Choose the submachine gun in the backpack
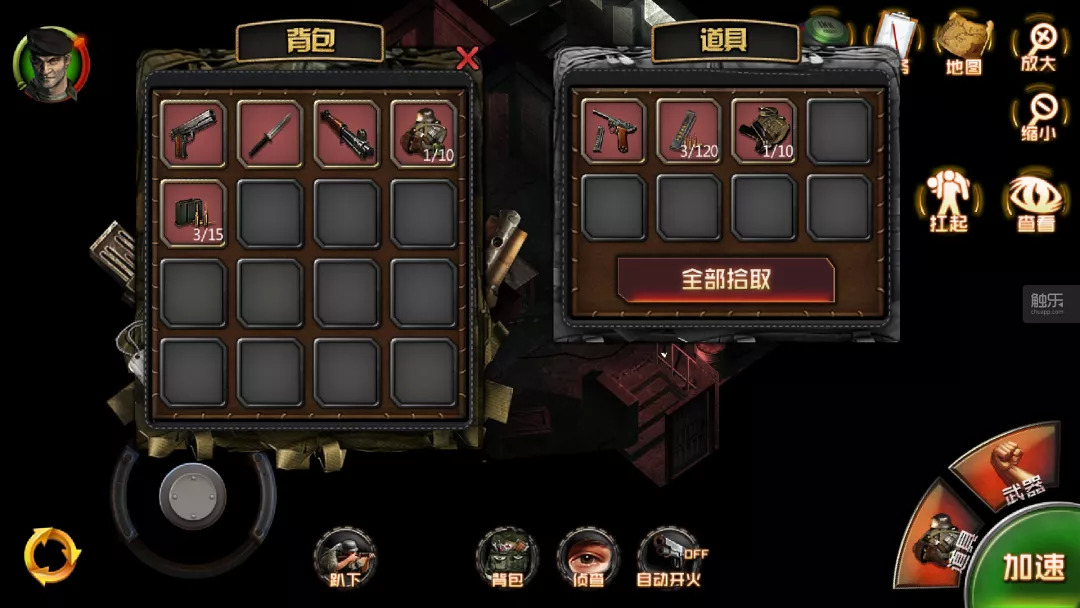 click(346, 133)
